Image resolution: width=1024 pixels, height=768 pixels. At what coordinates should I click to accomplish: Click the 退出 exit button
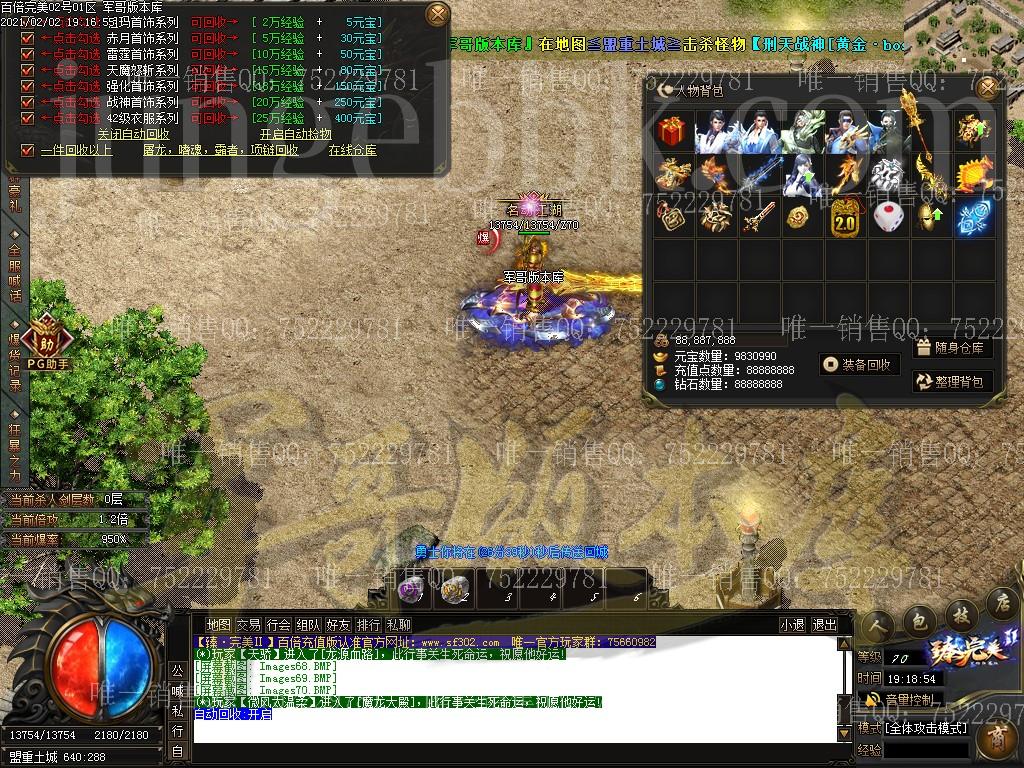[x=824, y=625]
